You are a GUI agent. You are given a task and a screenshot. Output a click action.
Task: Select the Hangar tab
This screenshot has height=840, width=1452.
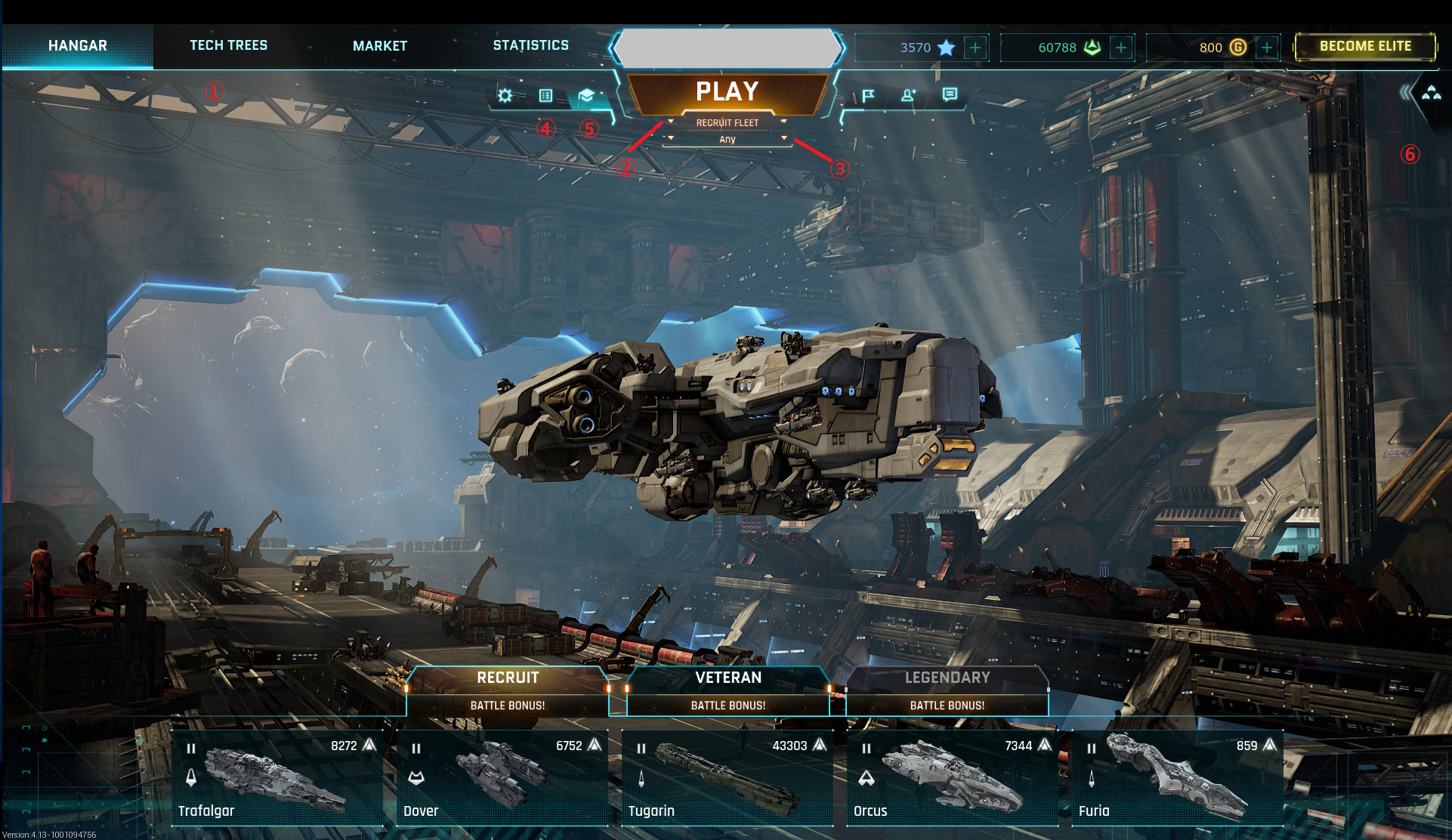(78, 45)
